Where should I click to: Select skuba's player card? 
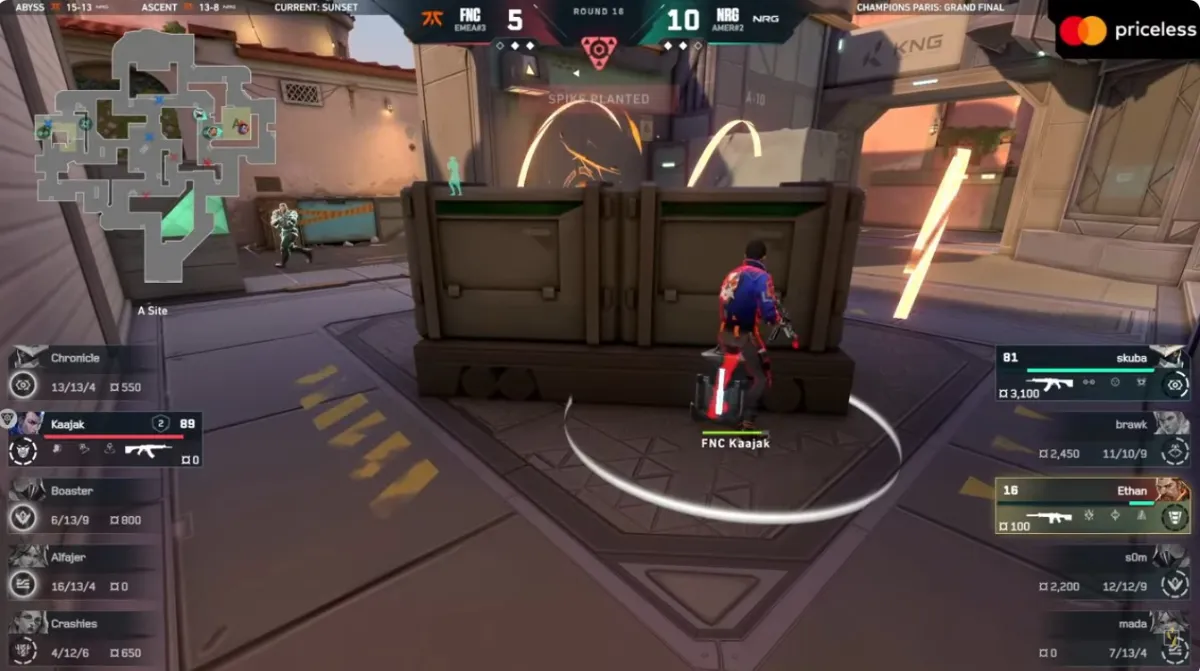pyautogui.click(x=1092, y=372)
